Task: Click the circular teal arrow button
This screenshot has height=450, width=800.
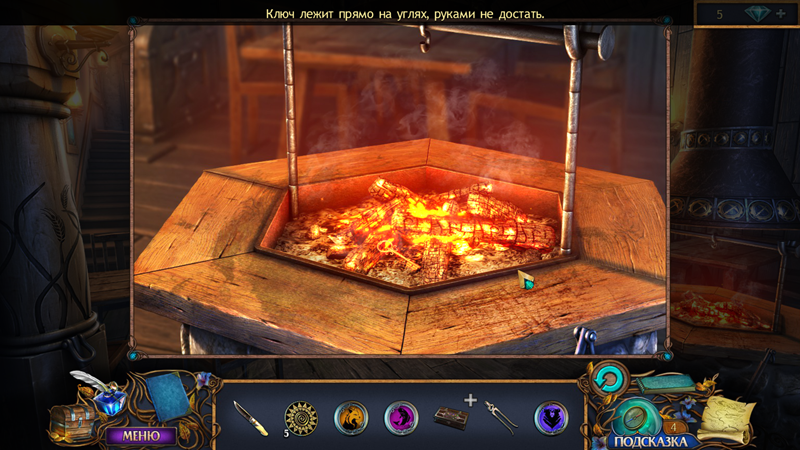Action: (607, 378)
